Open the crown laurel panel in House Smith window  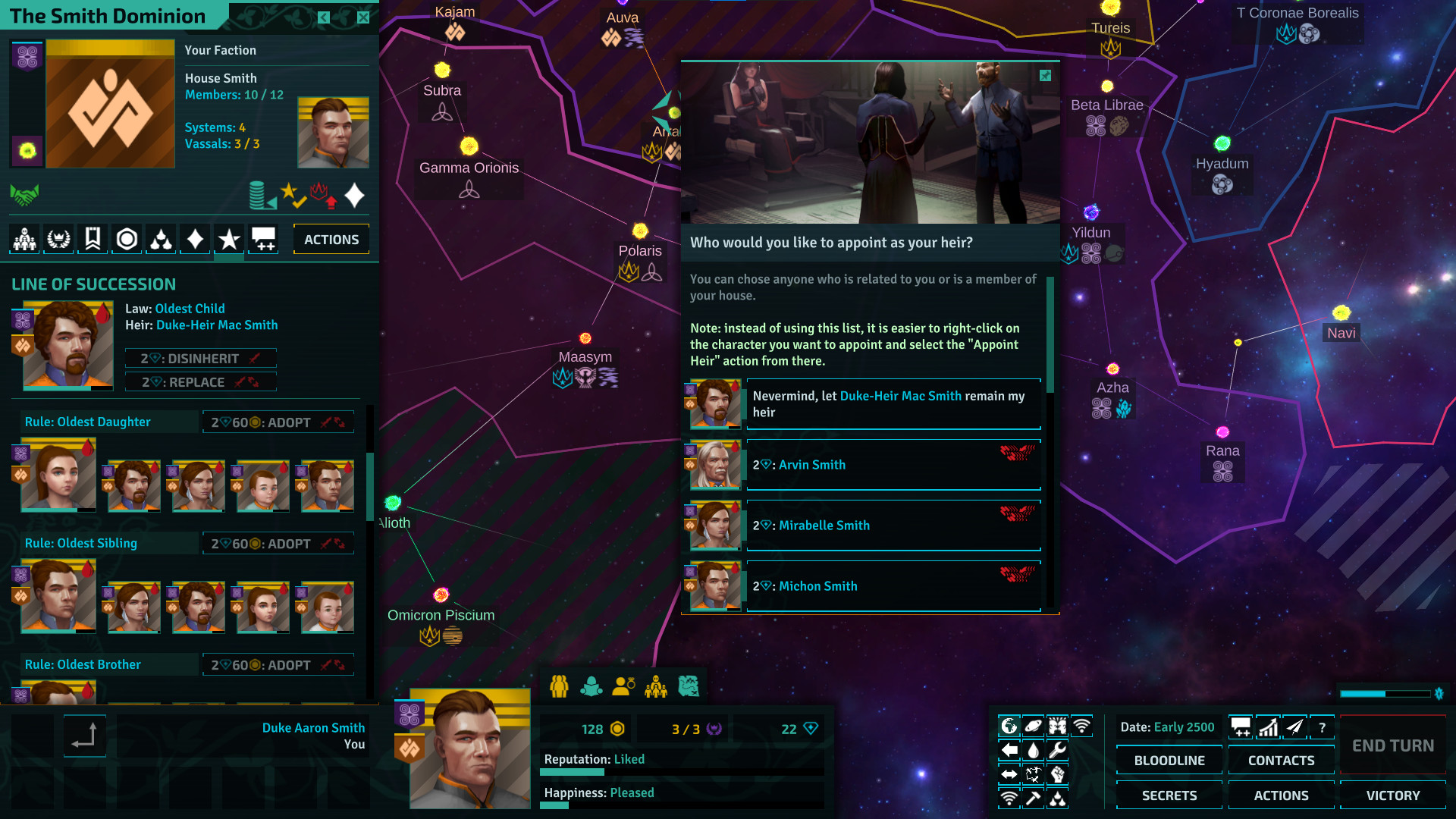pyautogui.click(x=58, y=239)
